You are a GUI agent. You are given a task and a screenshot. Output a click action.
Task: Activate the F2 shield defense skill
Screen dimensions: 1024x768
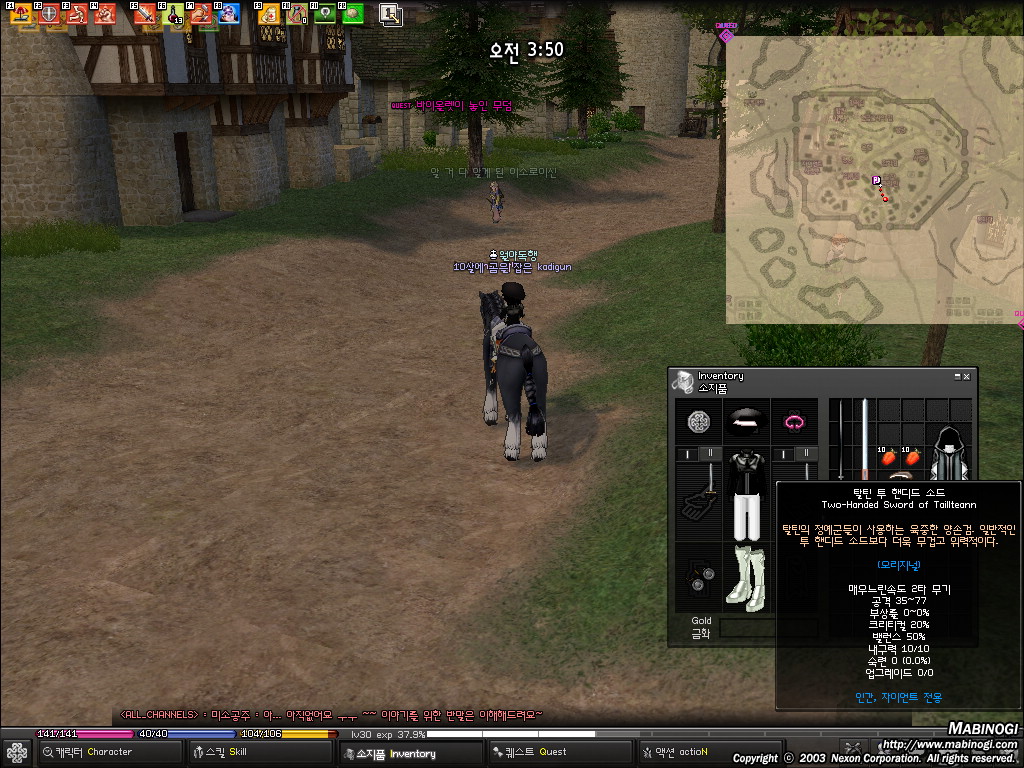pyautogui.click(x=50, y=14)
